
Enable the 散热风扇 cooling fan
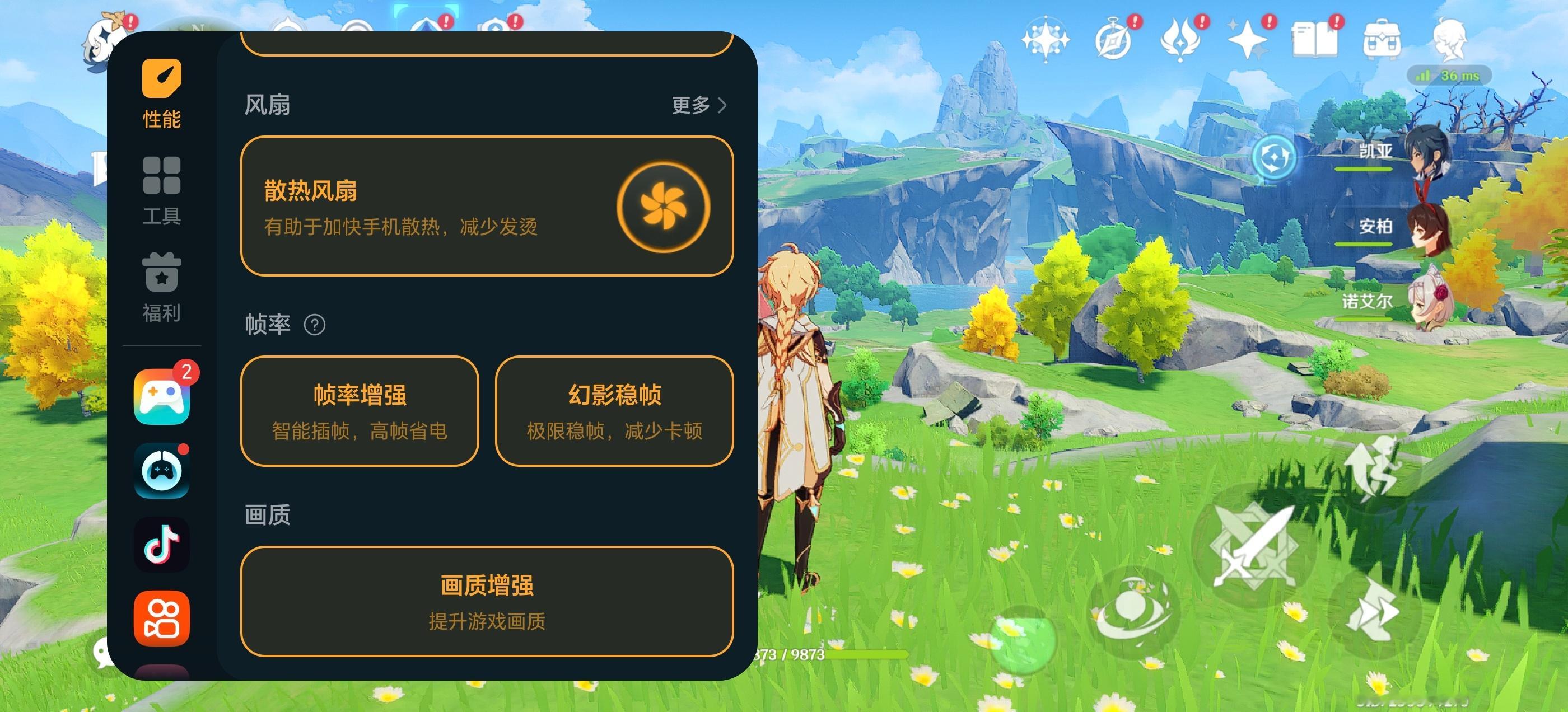click(x=664, y=207)
